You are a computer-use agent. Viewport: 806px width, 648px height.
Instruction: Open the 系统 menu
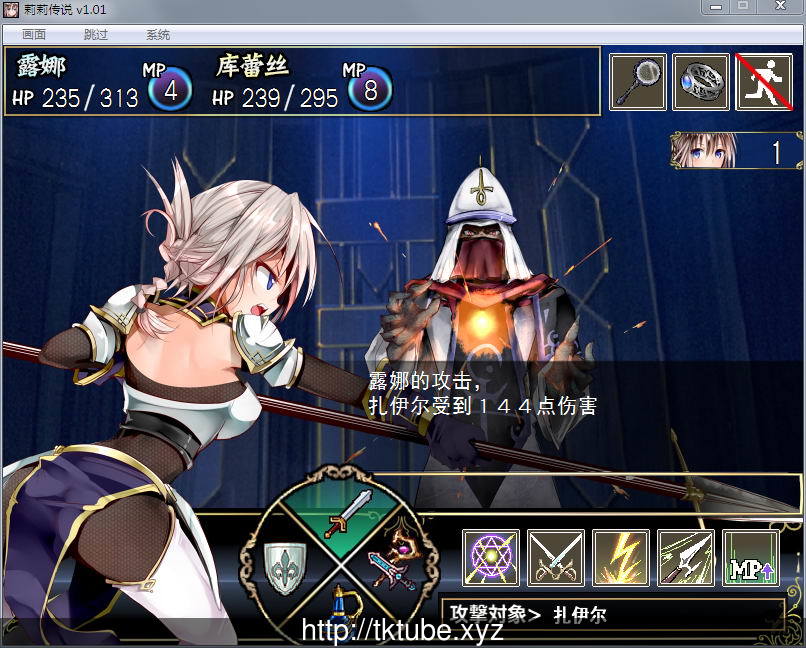pos(158,34)
